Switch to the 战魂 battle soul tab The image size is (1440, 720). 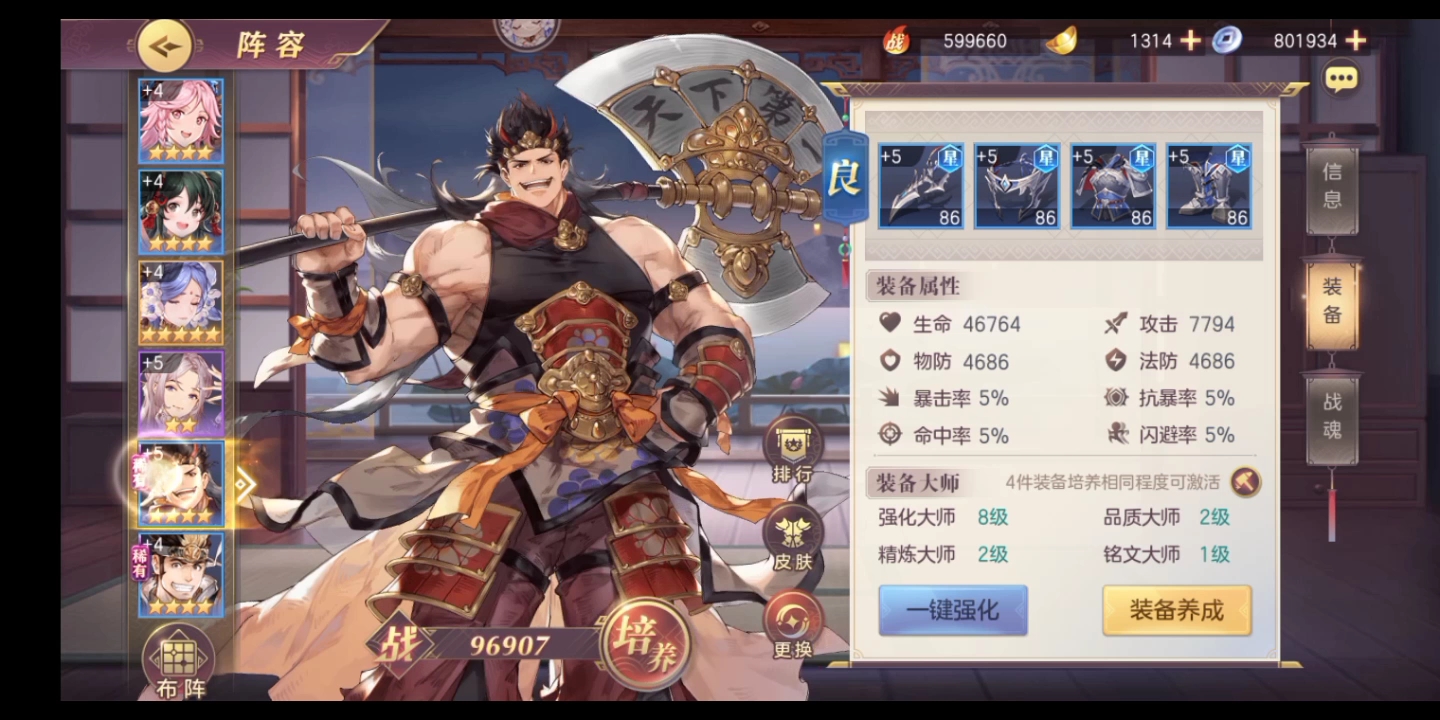click(1332, 416)
